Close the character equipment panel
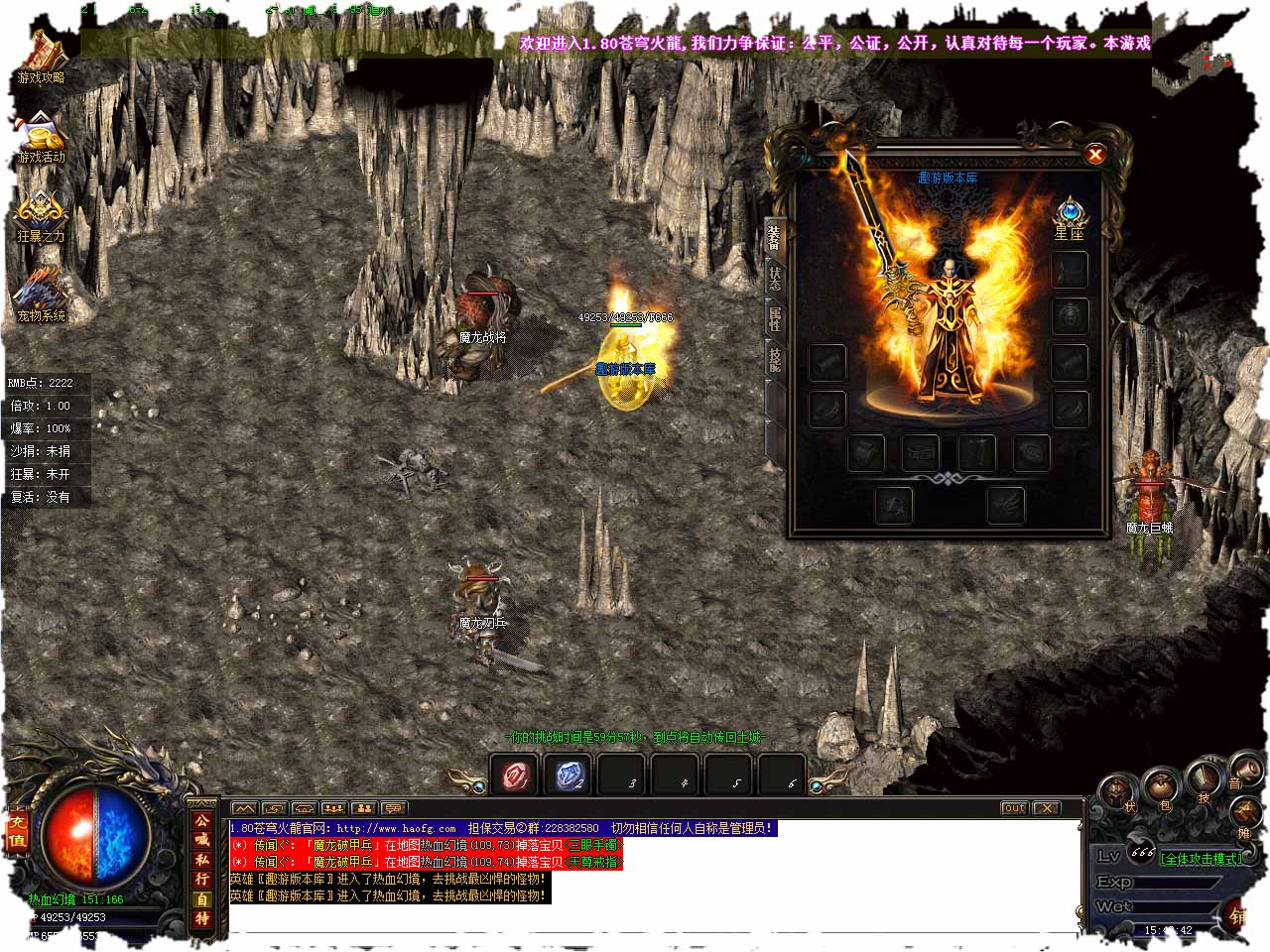Screen dimensions: 1270x952 [1094, 154]
